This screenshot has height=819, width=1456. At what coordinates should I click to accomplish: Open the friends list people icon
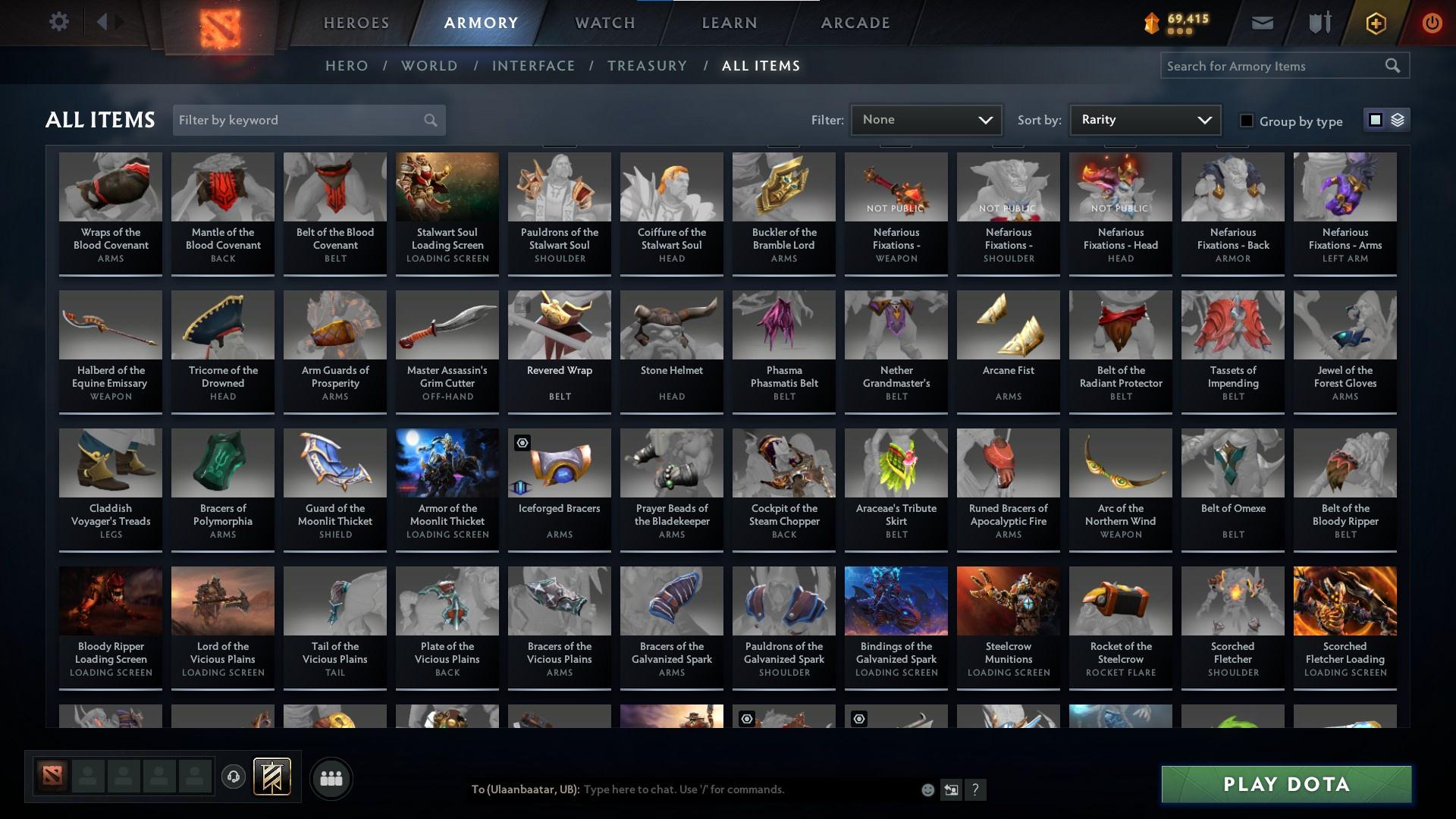point(331,778)
